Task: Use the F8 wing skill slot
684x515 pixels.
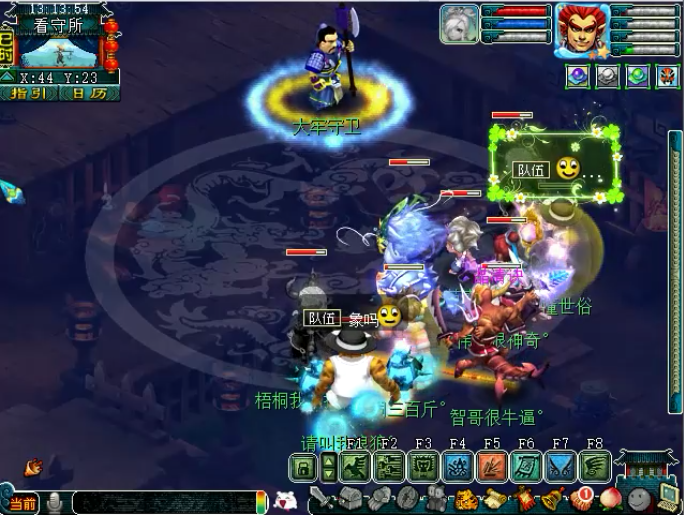Action: point(595,466)
